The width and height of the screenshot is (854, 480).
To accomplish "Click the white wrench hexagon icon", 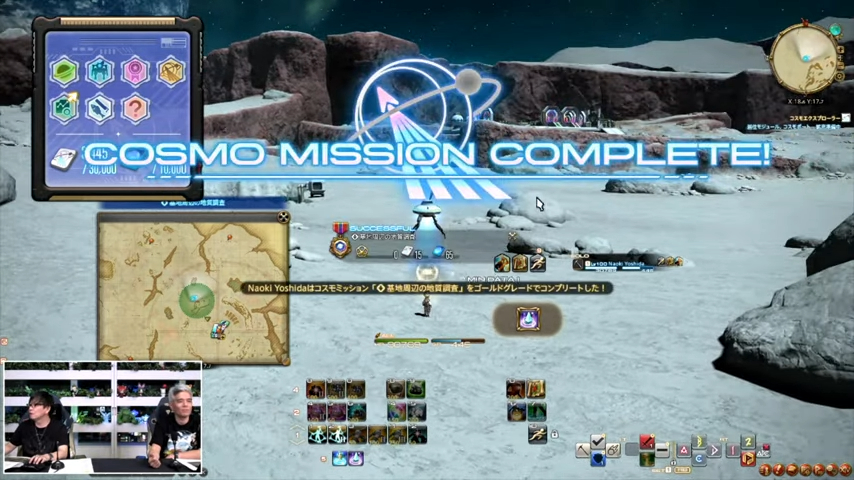I will [x=100, y=107].
